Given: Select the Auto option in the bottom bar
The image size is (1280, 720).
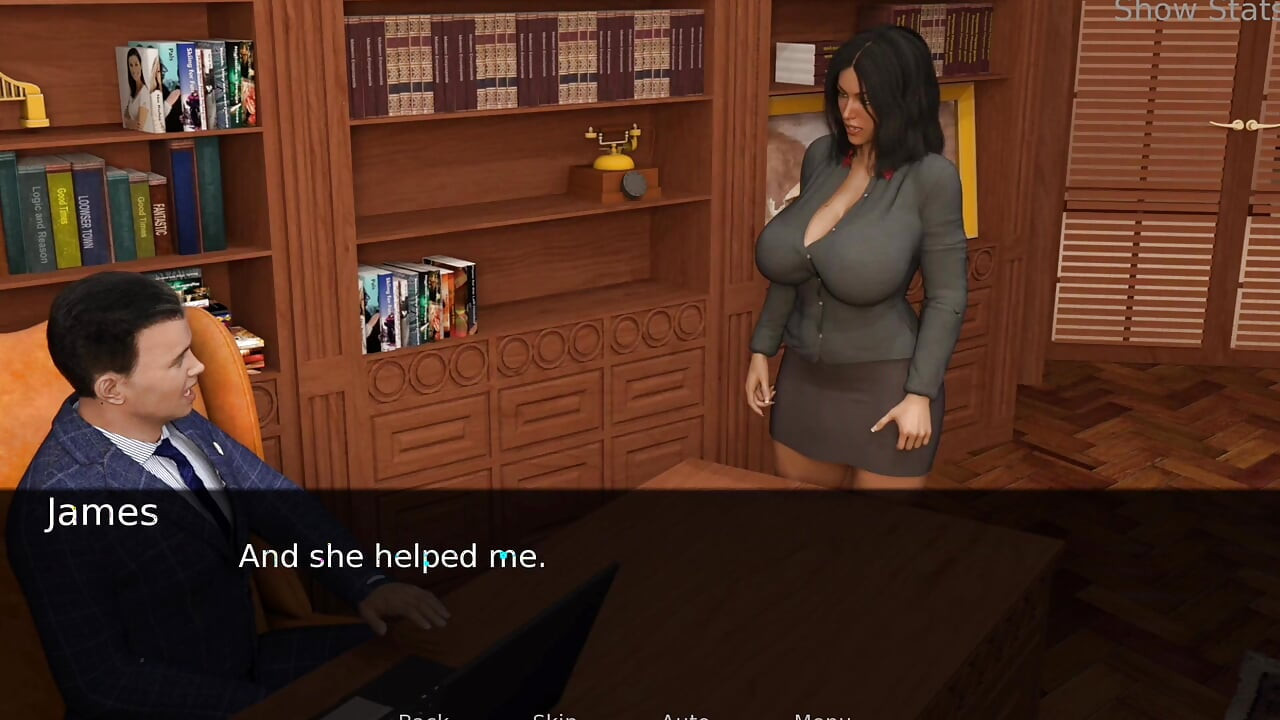Looking at the screenshot, I should pos(687,716).
